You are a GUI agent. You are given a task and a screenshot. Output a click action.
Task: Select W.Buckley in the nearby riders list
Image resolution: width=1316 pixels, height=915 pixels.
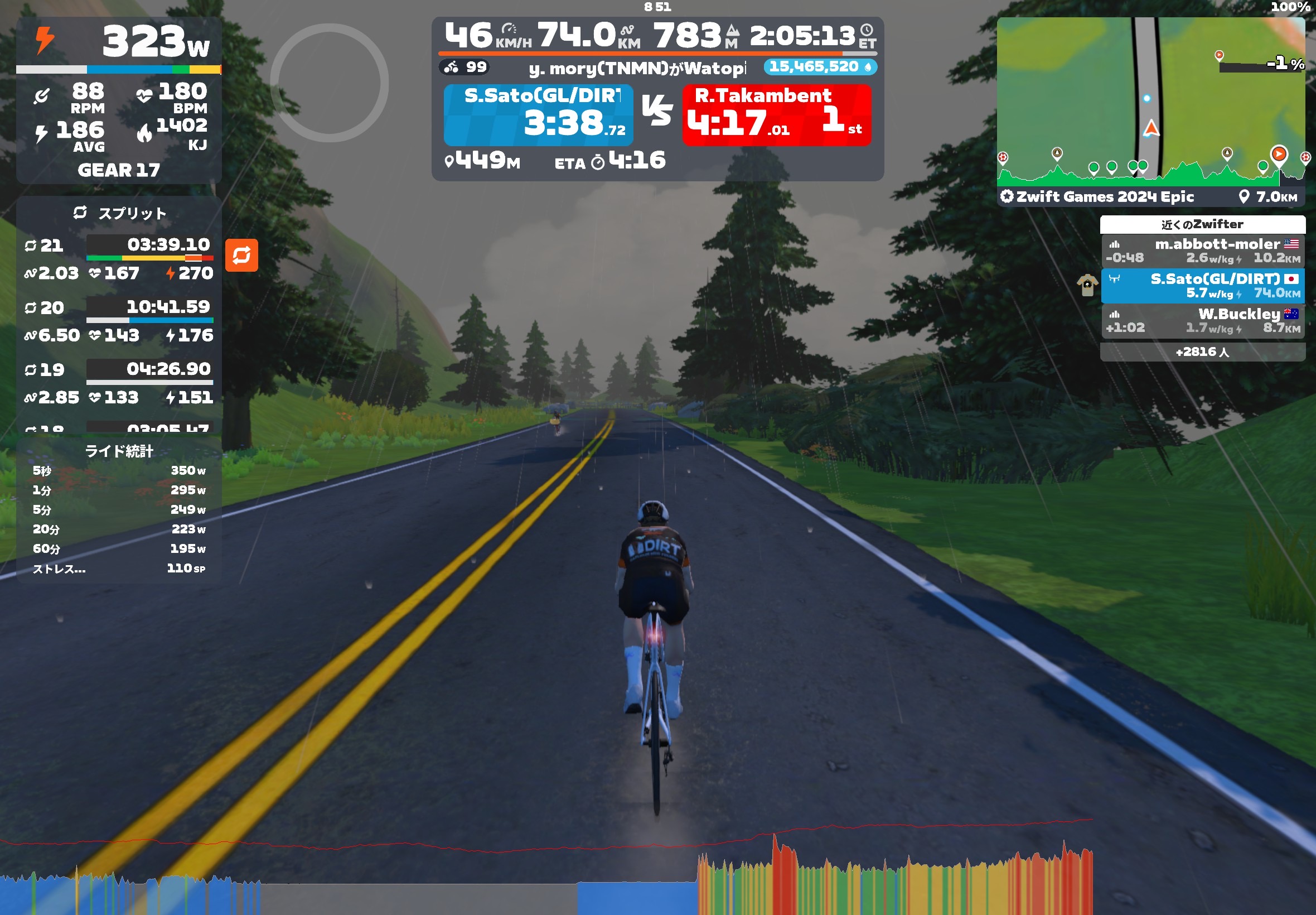click(1202, 320)
